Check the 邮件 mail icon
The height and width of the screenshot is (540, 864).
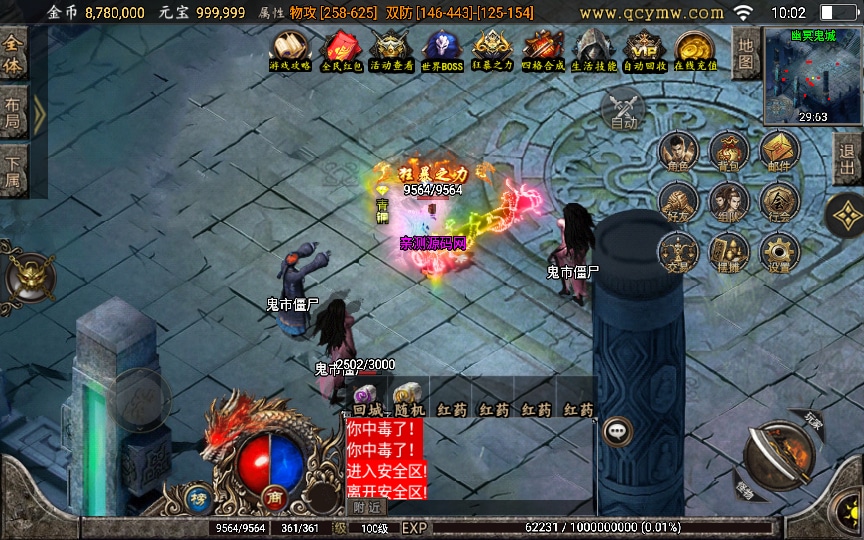pyautogui.click(x=779, y=153)
